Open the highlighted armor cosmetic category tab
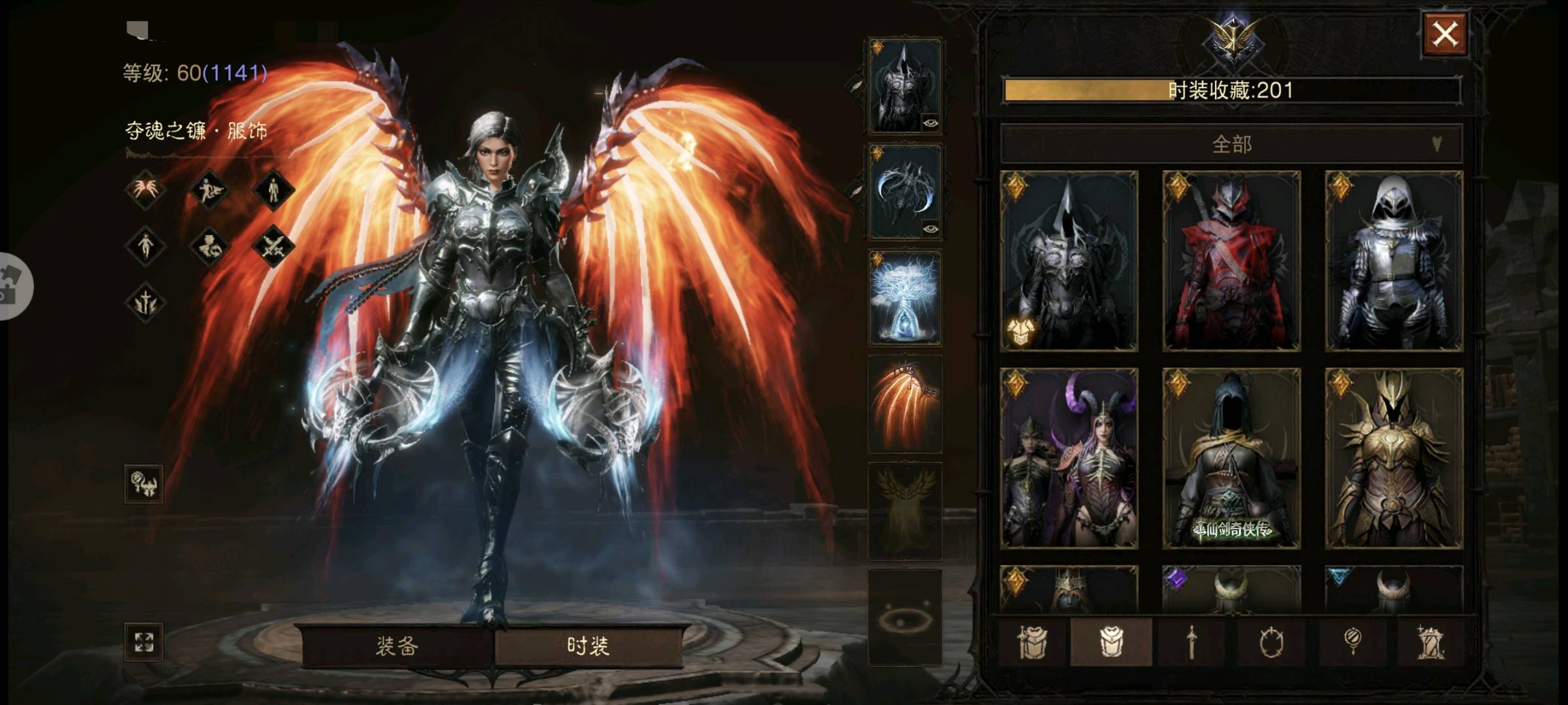 [1111, 642]
